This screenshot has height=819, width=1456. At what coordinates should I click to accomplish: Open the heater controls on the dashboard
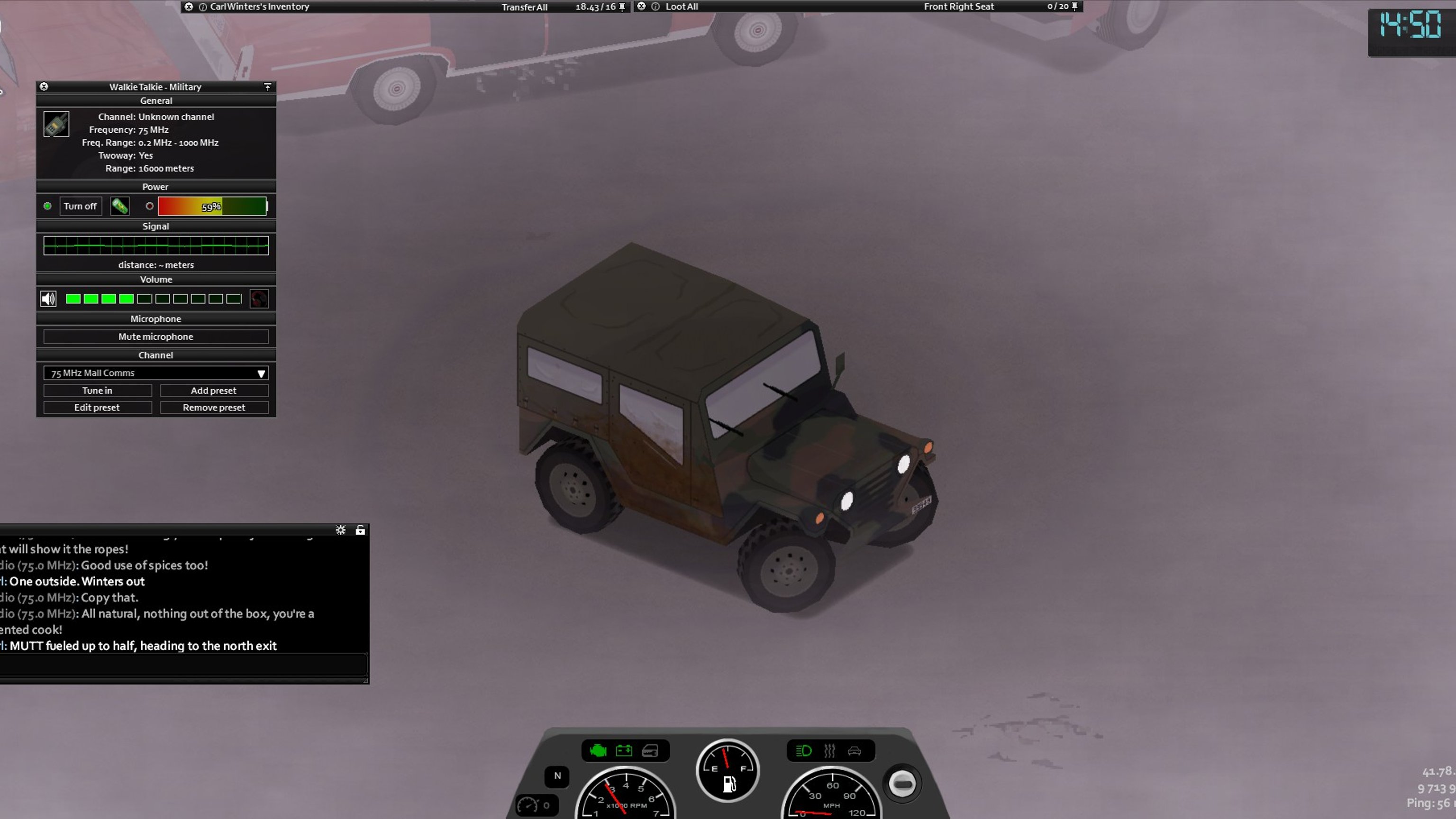[x=829, y=751]
